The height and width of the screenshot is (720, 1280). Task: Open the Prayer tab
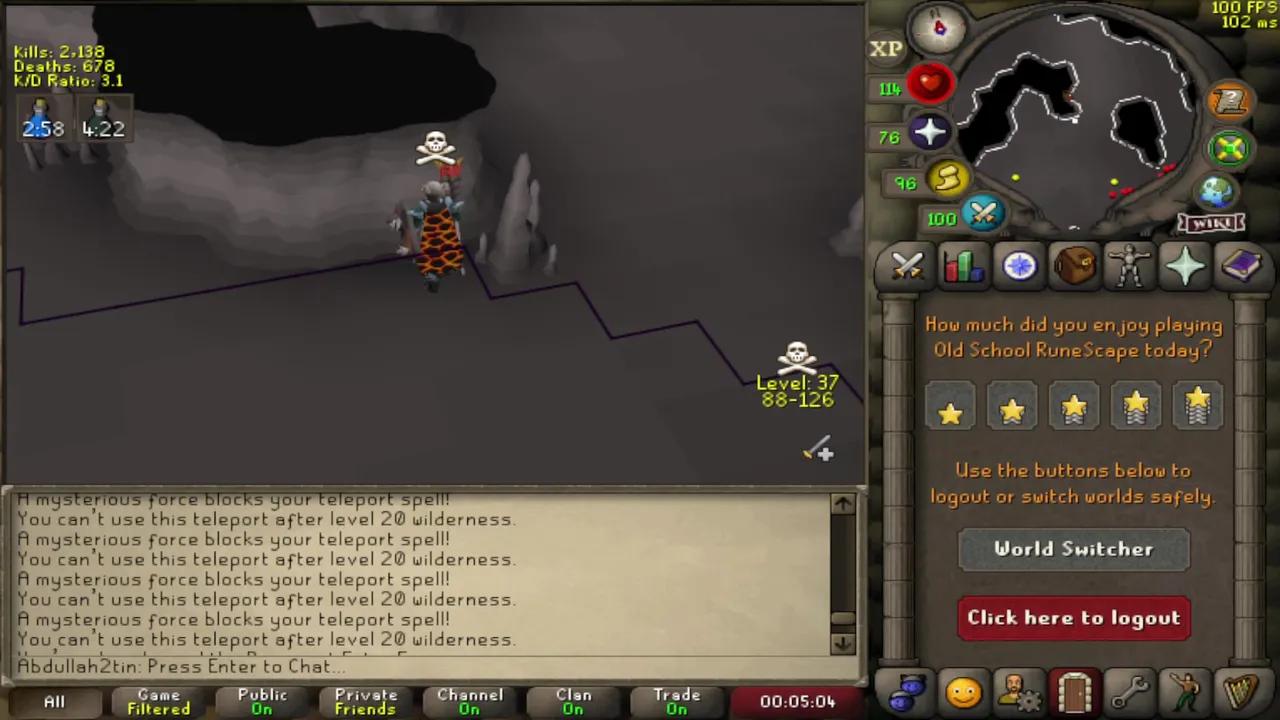tap(1186, 265)
